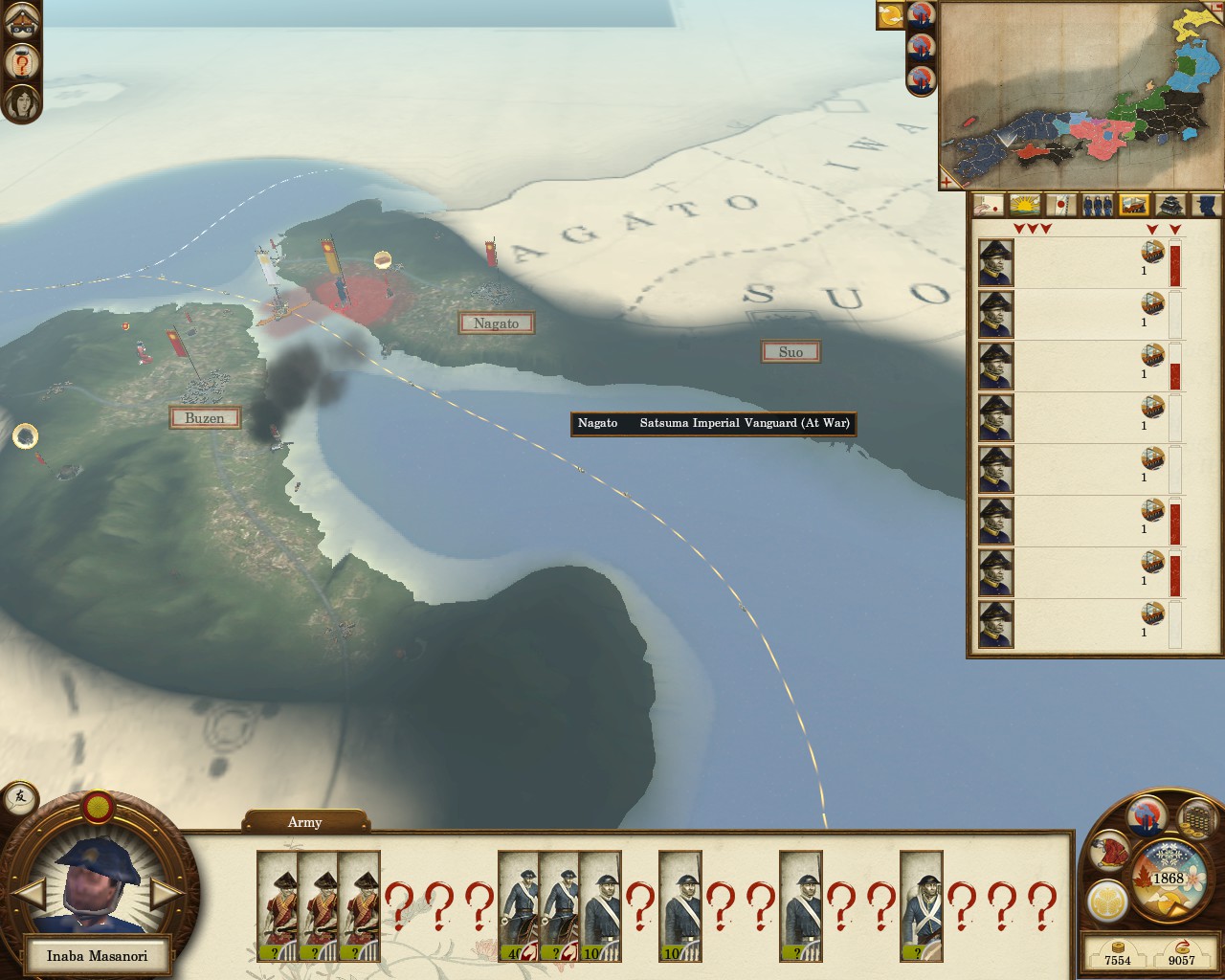Open the question-mark lantern help button
The height and width of the screenshot is (980, 1225).
[21, 62]
